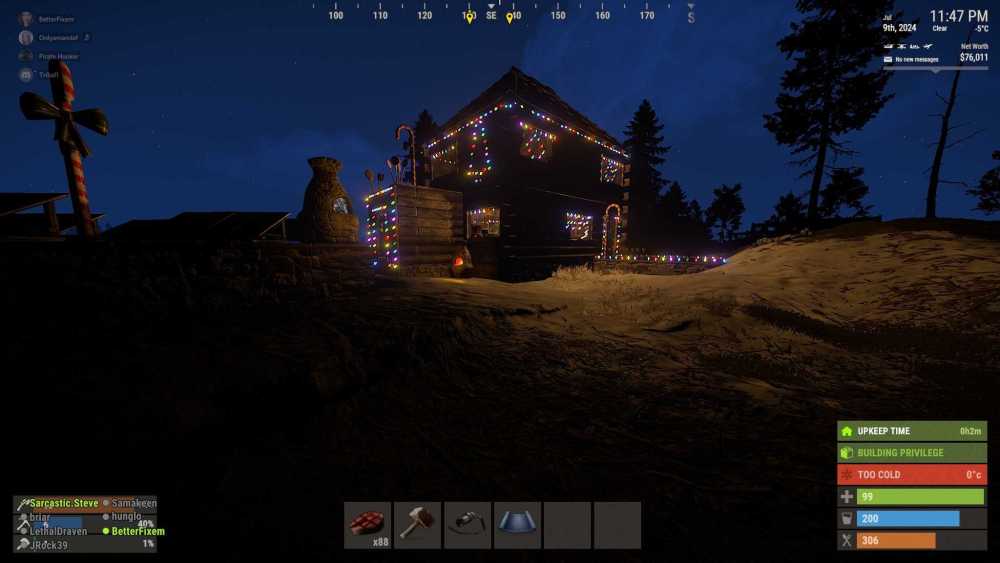Click the Building Privilege indicator
Image resolution: width=1000 pixels, height=563 pixels.
tap(911, 452)
